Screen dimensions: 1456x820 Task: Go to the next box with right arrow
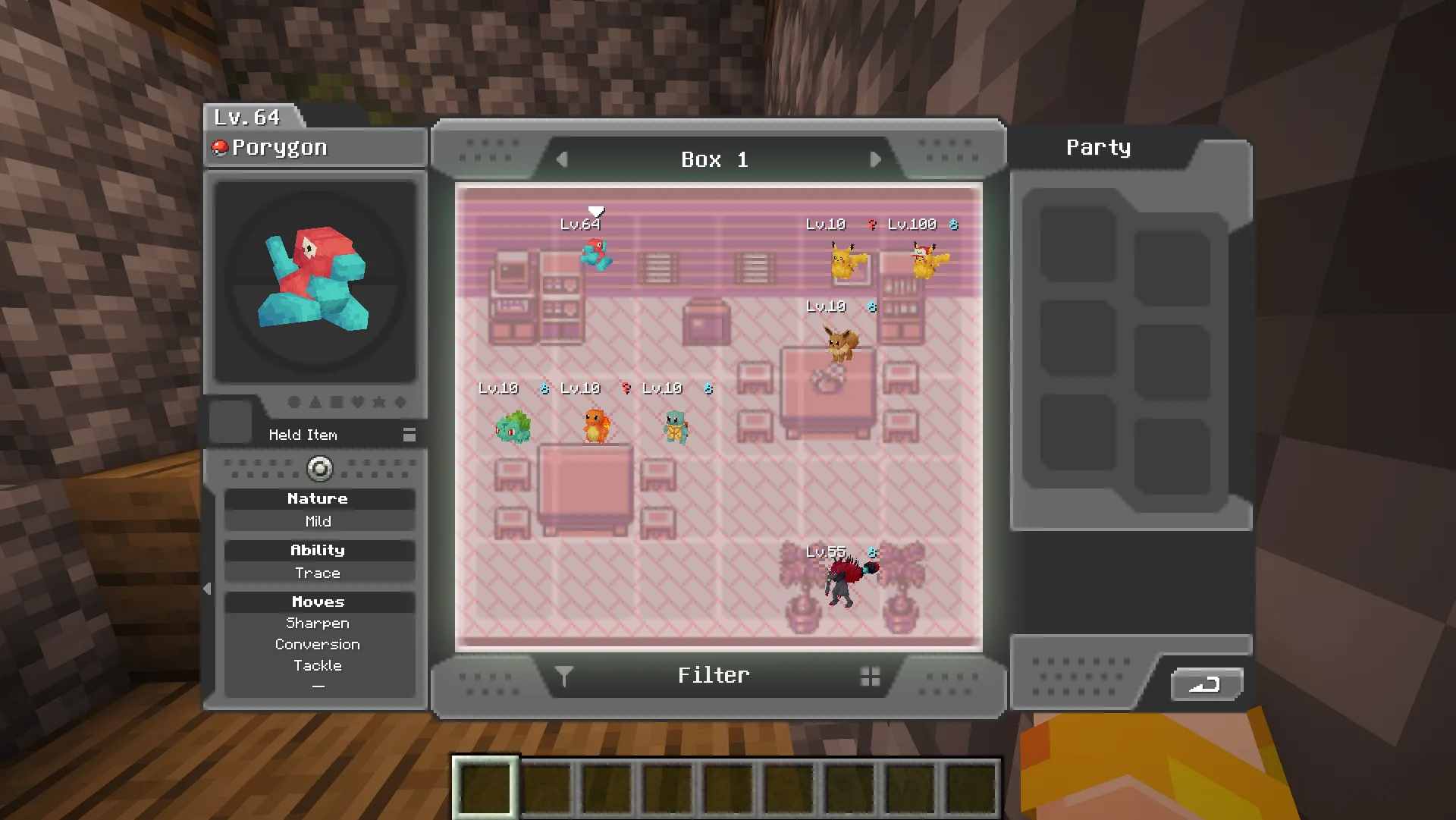[x=875, y=159]
